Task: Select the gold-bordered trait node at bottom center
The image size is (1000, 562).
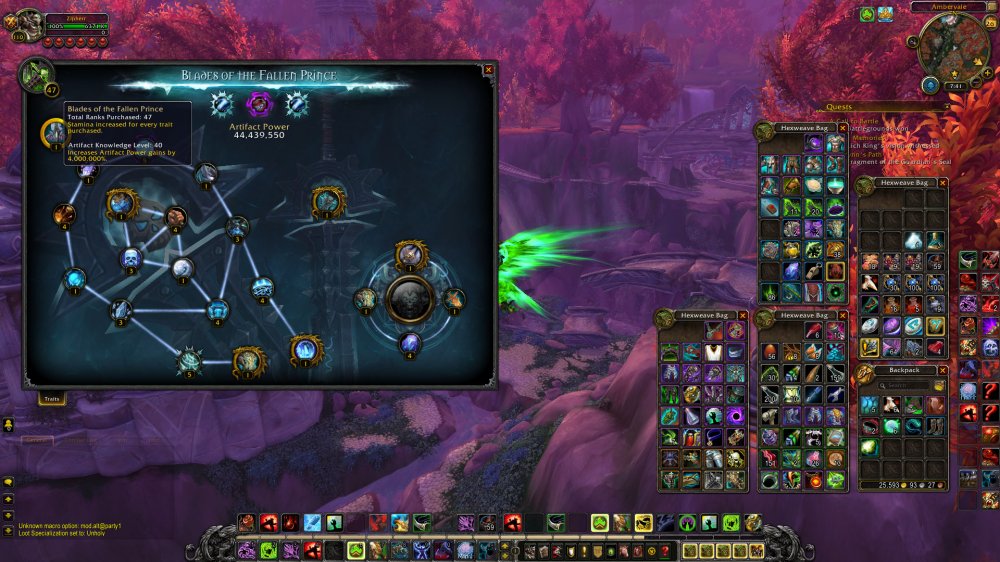Action: [248, 361]
